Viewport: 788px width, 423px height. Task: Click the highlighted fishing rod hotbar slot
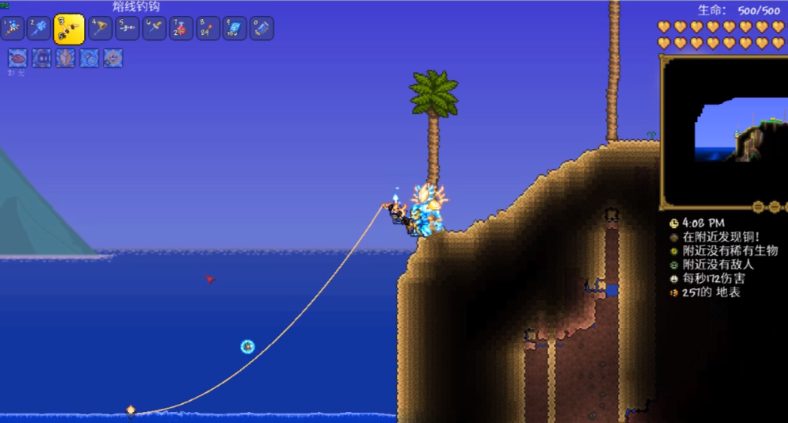pyautogui.click(x=69, y=29)
